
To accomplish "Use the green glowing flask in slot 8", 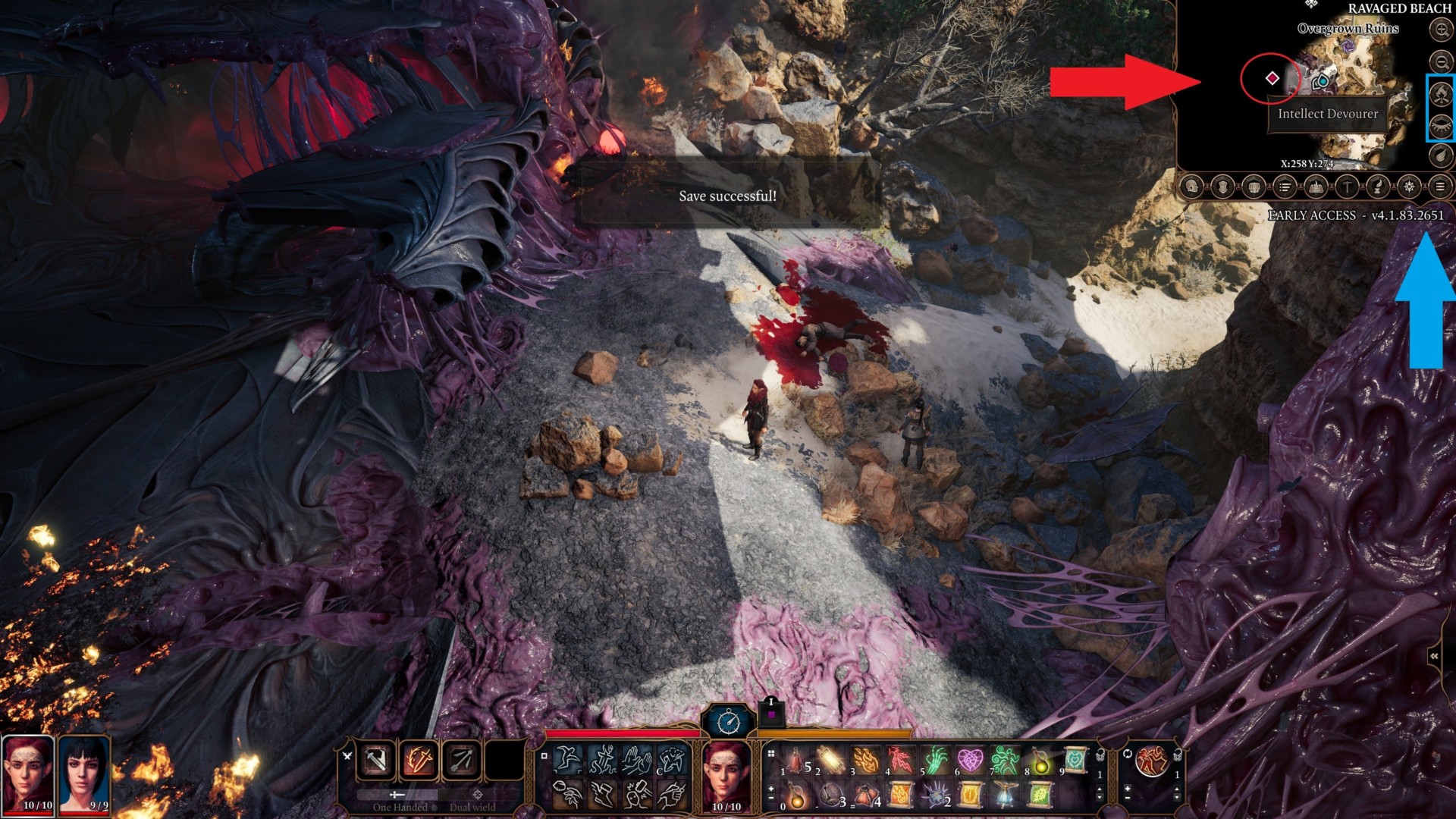I will pyautogui.click(x=1040, y=761).
